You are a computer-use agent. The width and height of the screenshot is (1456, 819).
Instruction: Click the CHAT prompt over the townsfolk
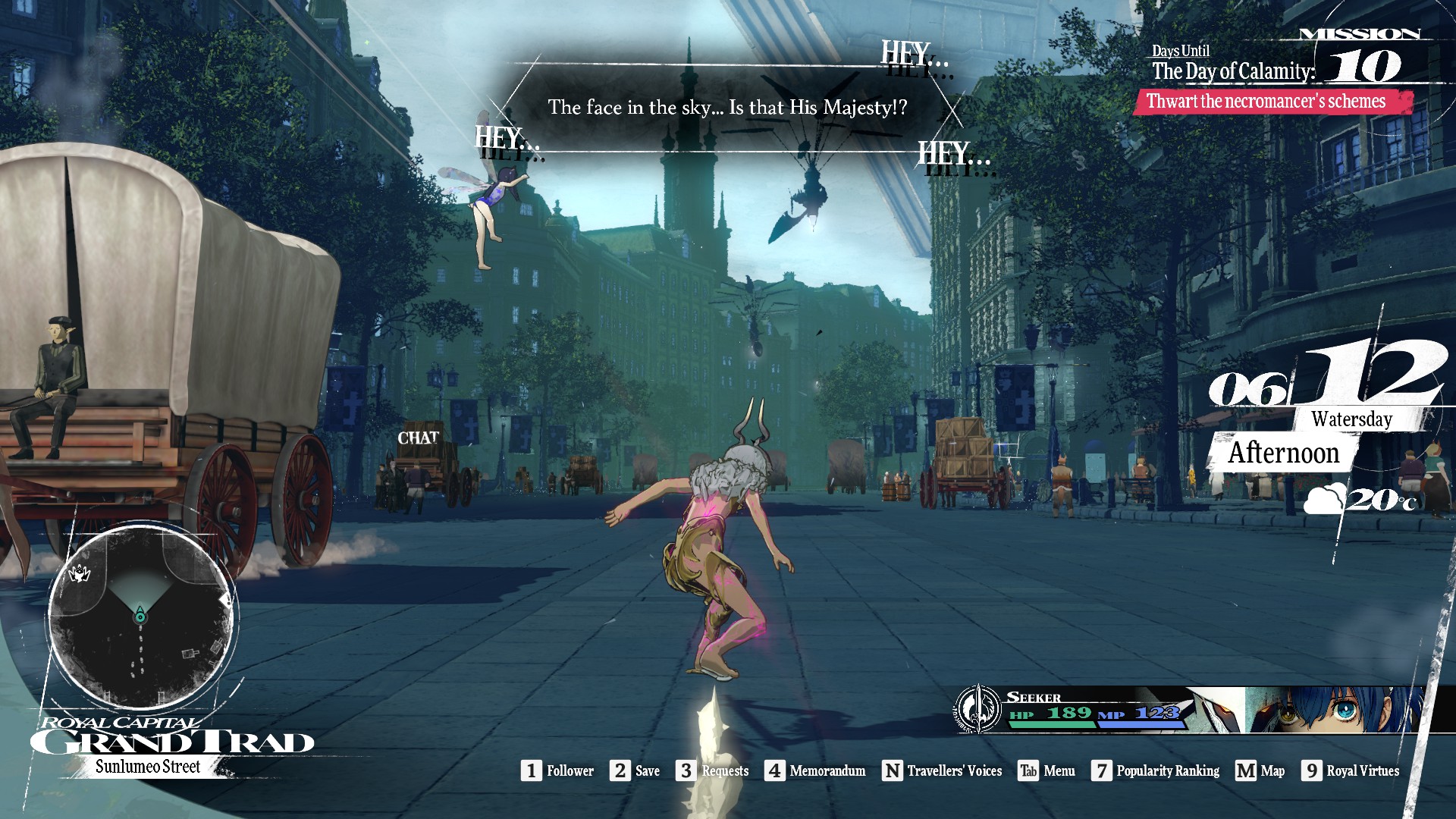(418, 438)
